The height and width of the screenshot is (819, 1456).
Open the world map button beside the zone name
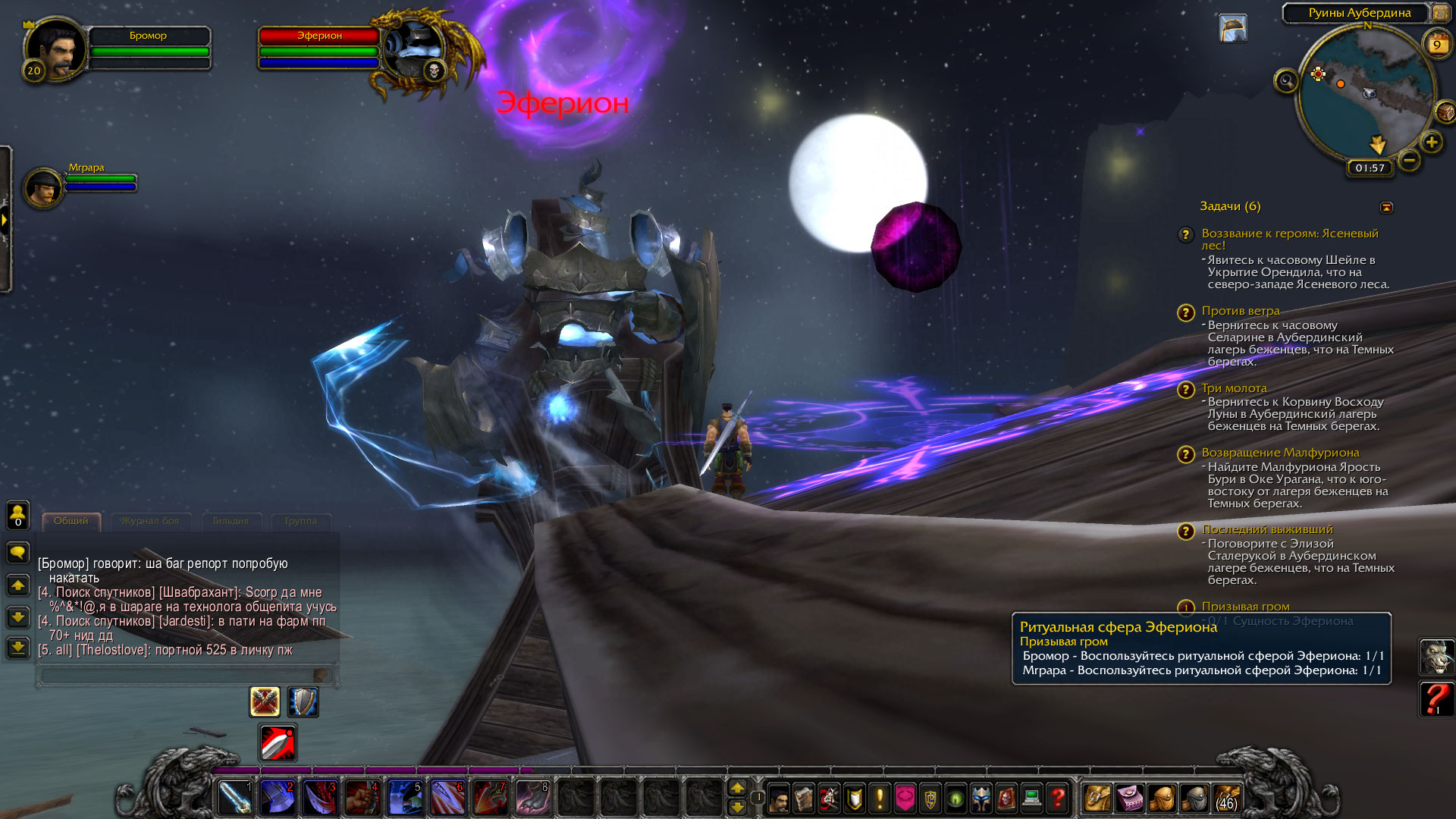(1439, 12)
